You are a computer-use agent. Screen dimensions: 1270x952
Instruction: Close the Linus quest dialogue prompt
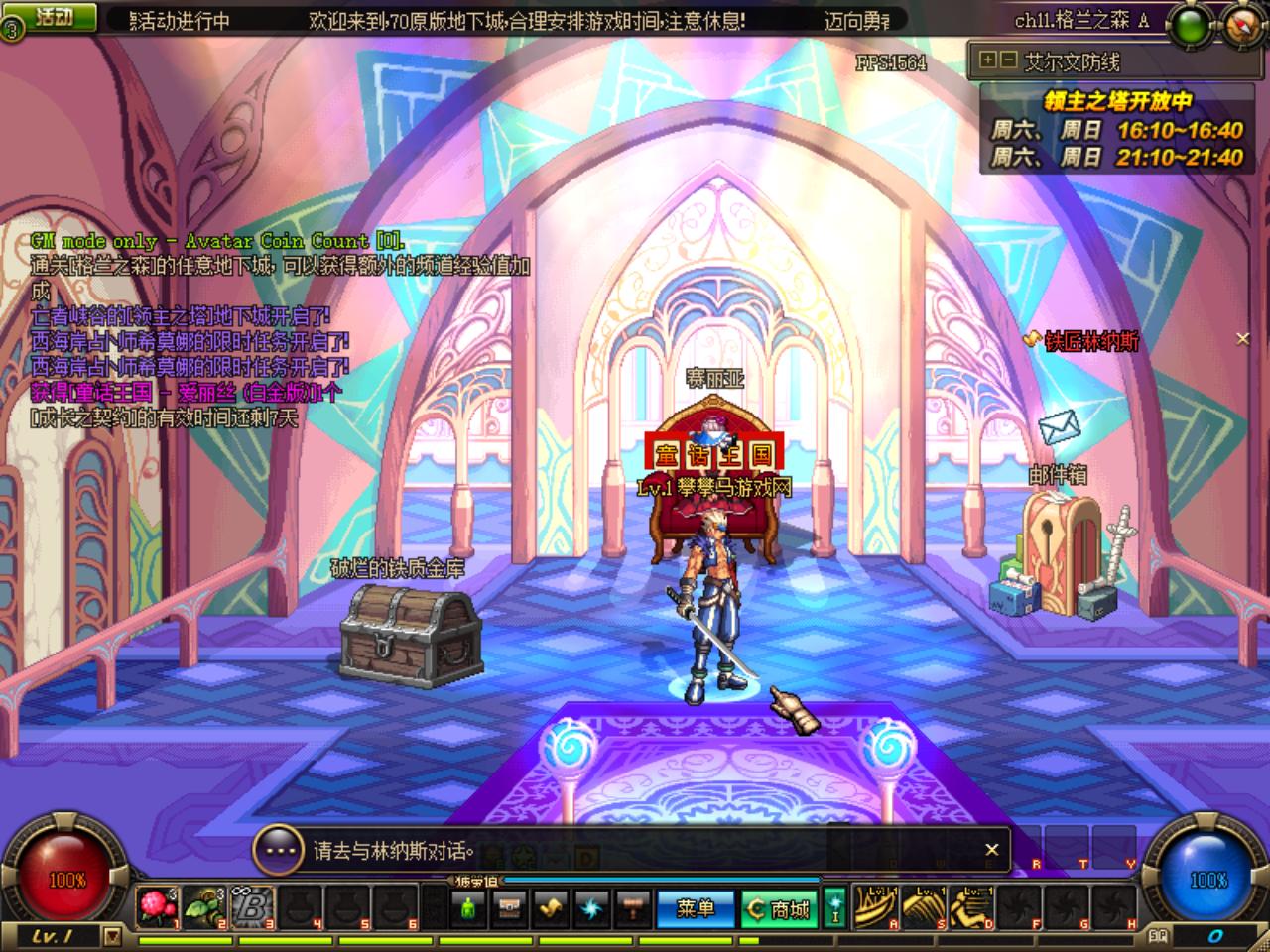(991, 850)
